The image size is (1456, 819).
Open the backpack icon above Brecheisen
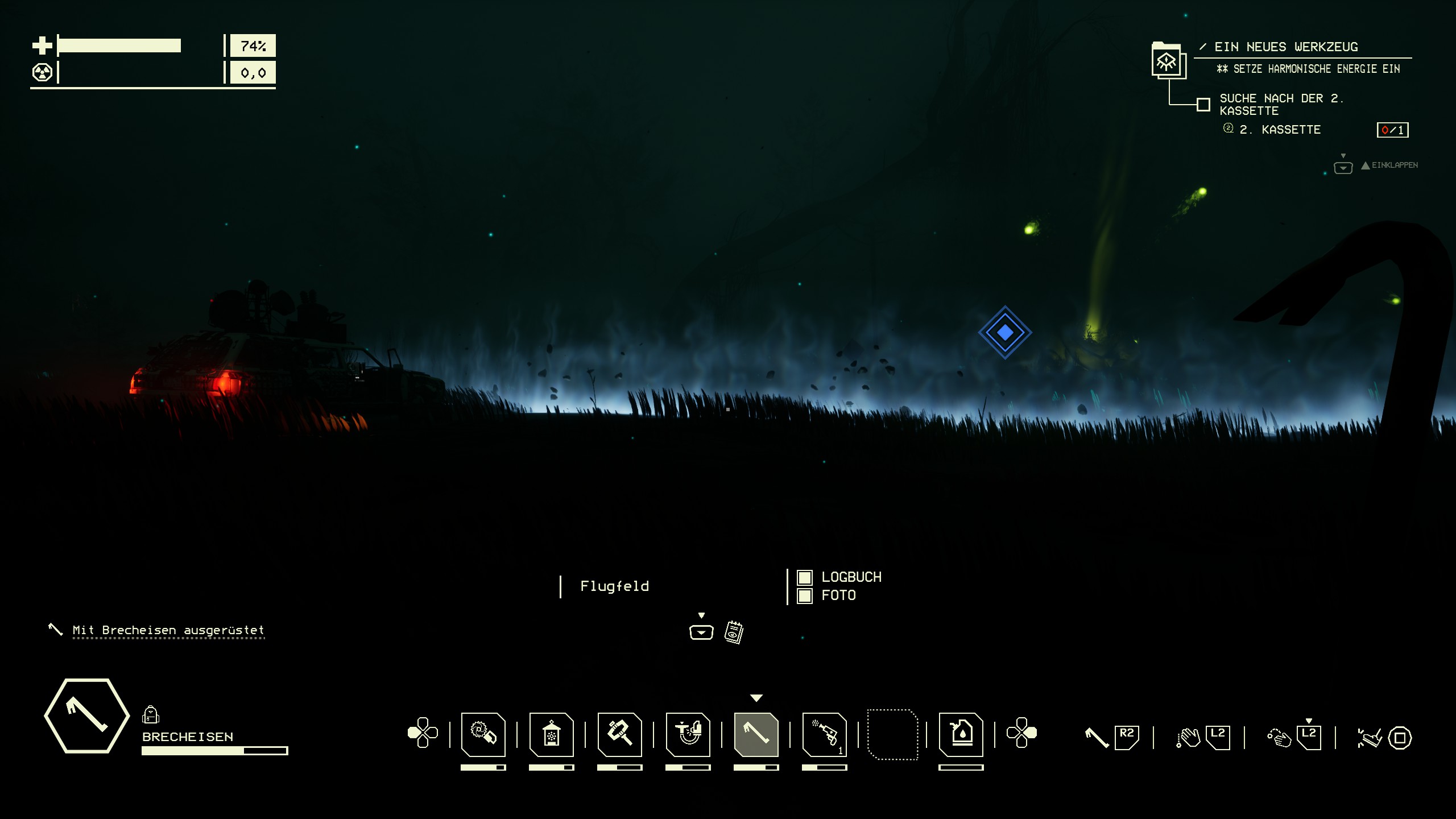150,714
